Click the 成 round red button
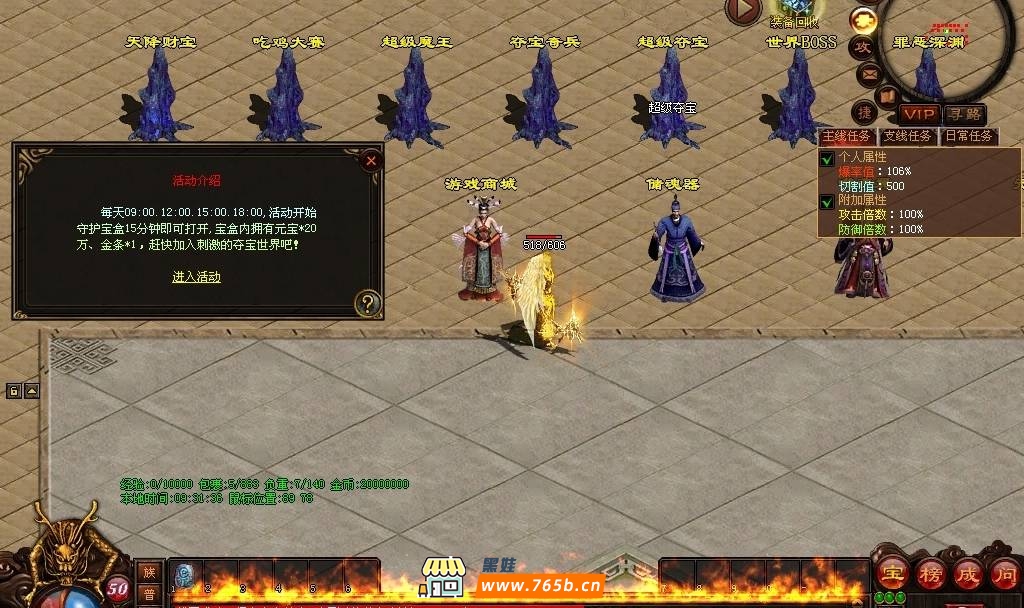Image resolution: width=1024 pixels, height=608 pixels. coord(967,574)
